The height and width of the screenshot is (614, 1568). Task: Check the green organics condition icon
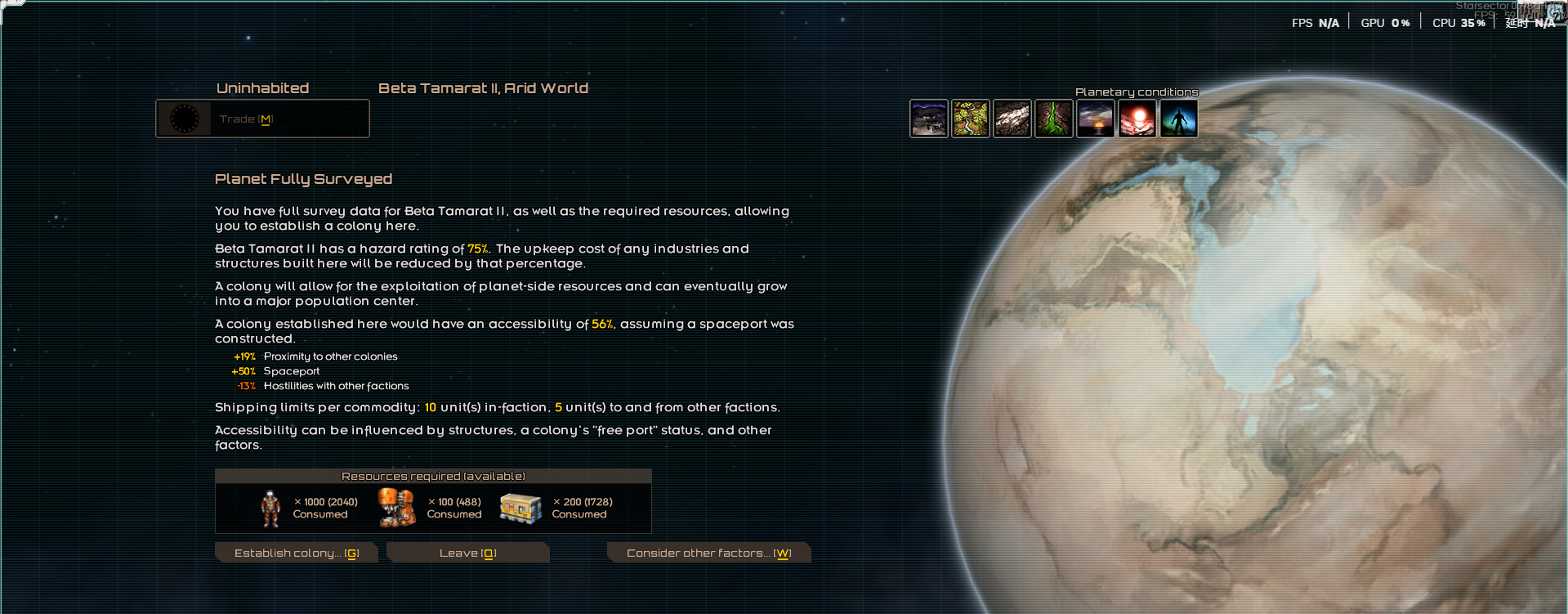[1054, 119]
